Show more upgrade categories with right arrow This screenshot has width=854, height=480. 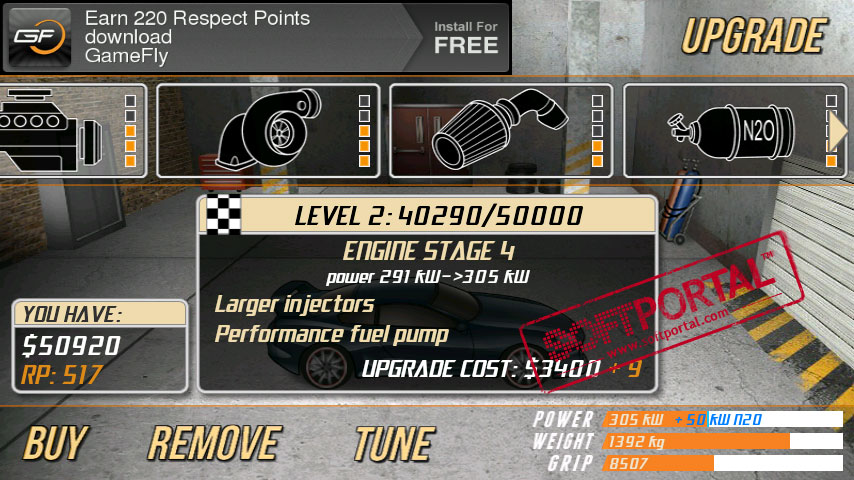pyautogui.click(x=838, y=131)
